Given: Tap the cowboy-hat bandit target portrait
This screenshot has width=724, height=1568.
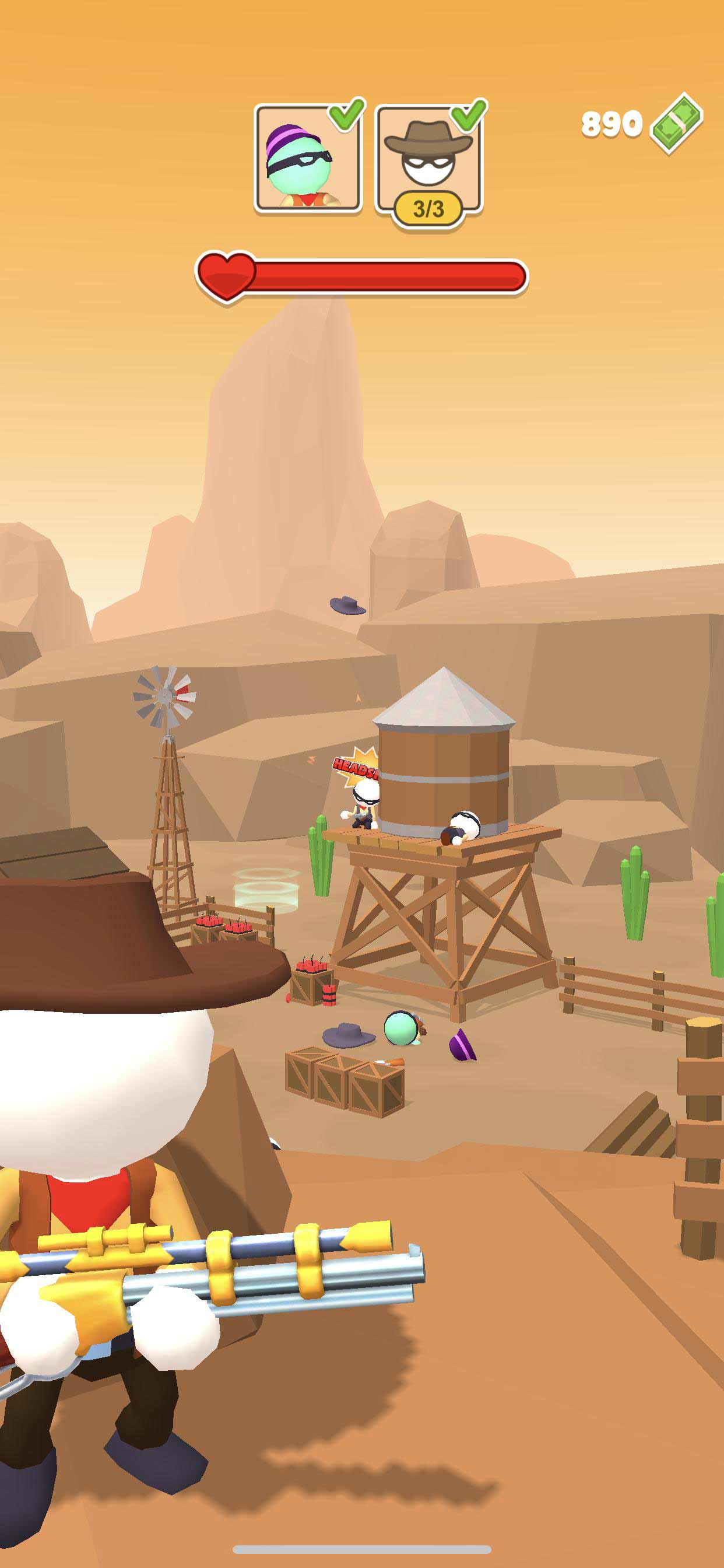Looking at the screenshot, I should 428,158.
